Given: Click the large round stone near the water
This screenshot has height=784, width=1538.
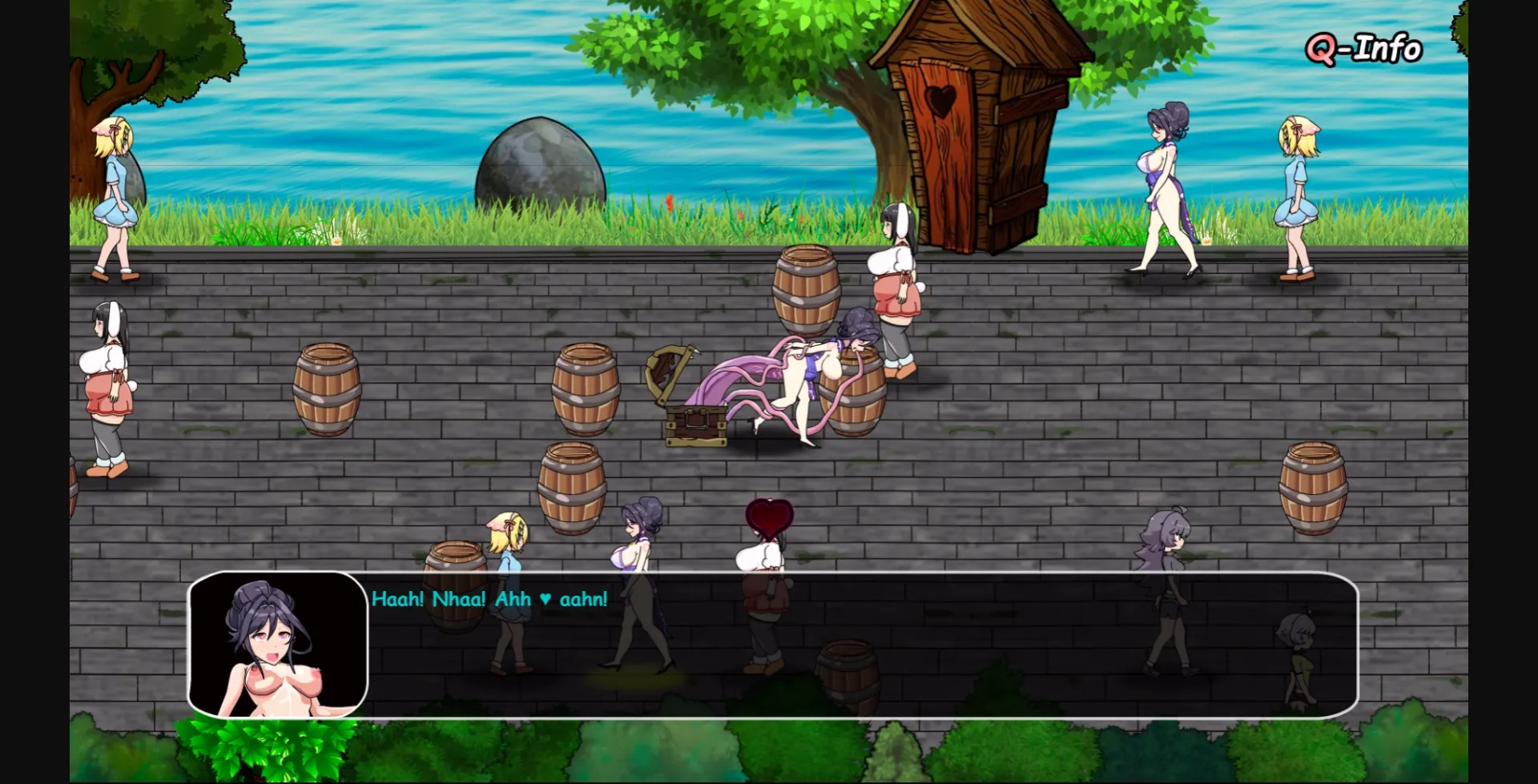Looking at the screenshot, I should coord(539,172).
